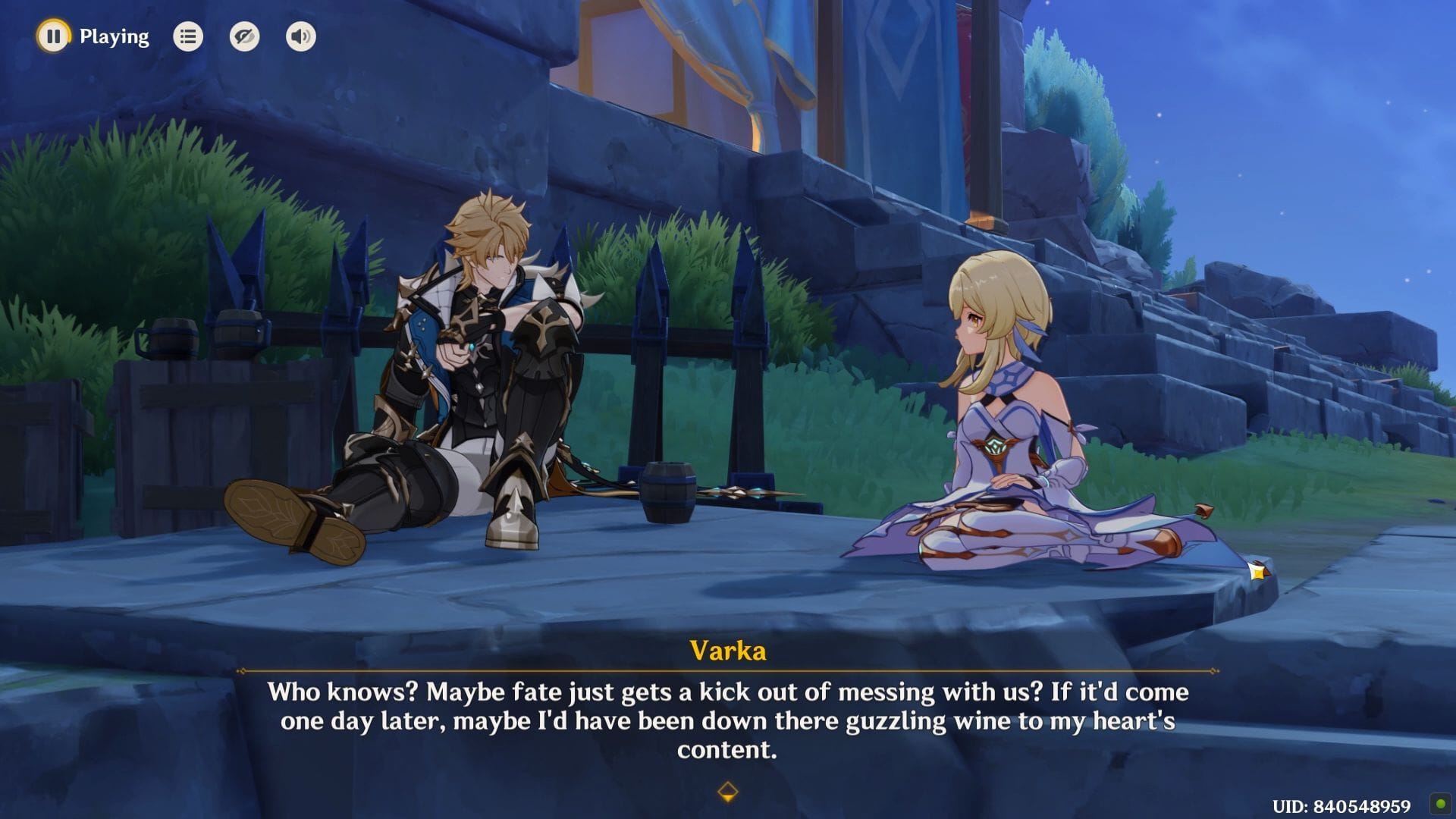Hide the dialogue interface with eye icon

tap(244, 36)
